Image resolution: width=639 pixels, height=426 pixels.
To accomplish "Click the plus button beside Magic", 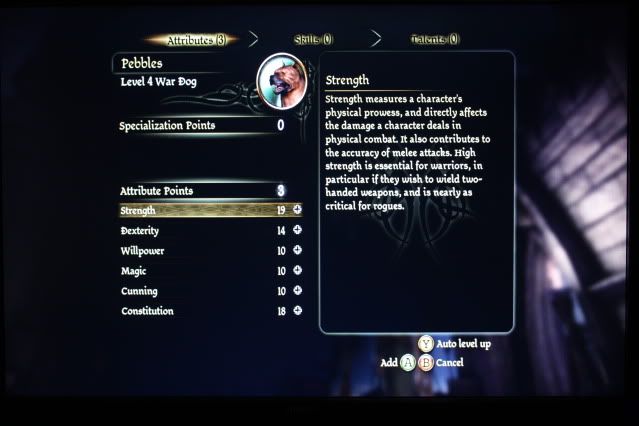I will click(297, 271).
